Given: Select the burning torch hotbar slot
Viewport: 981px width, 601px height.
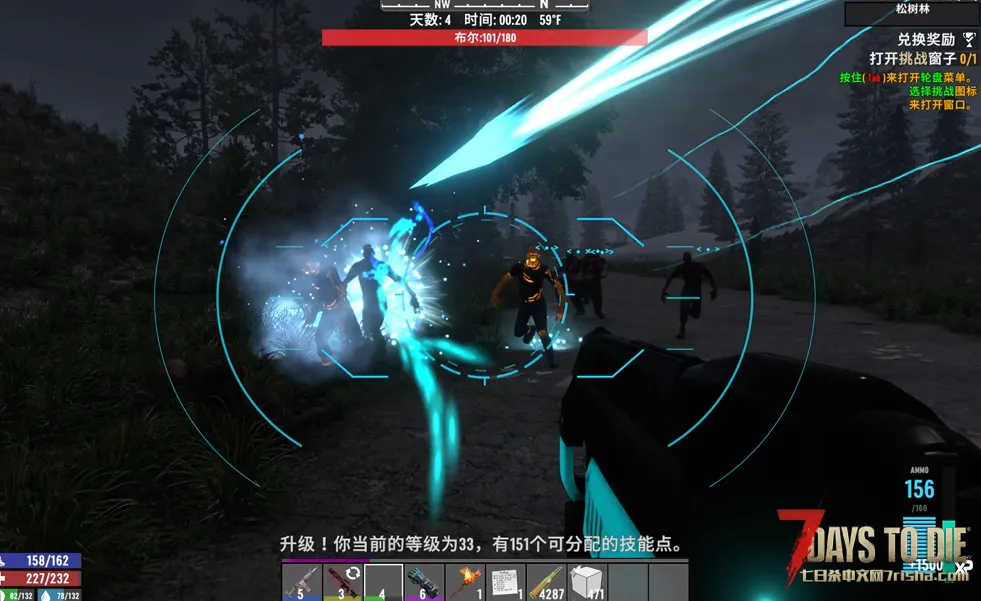Looking at the screenshot, I should click(x=465, y=582).
